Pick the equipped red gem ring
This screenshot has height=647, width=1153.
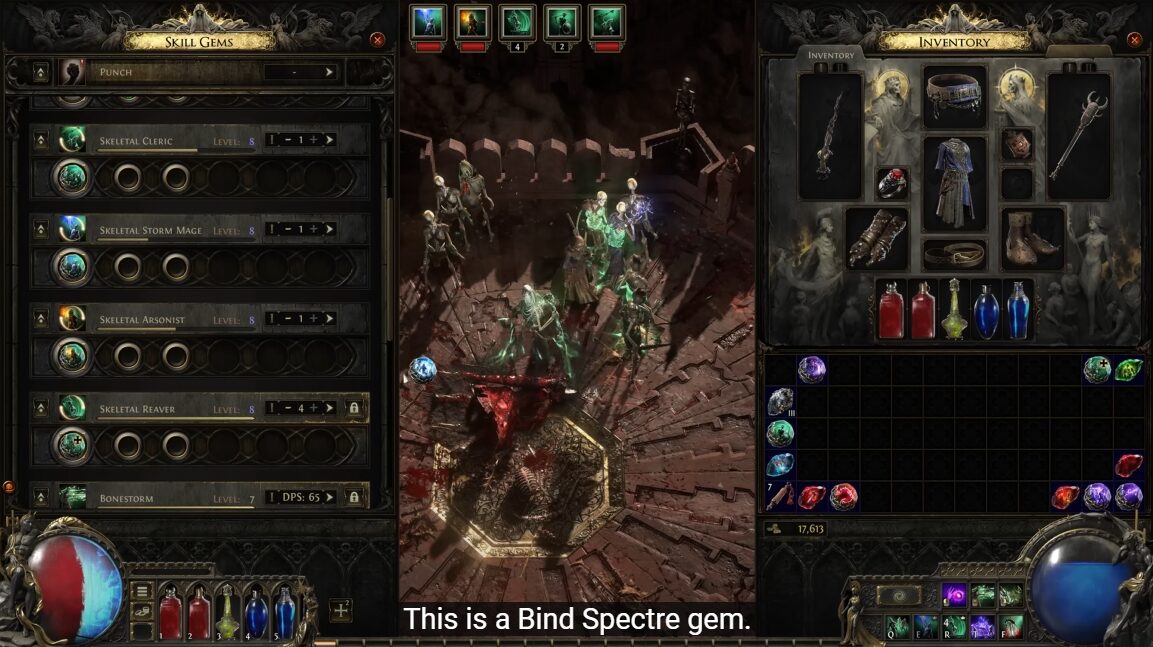pyautogui.click(x=892, y=183)
